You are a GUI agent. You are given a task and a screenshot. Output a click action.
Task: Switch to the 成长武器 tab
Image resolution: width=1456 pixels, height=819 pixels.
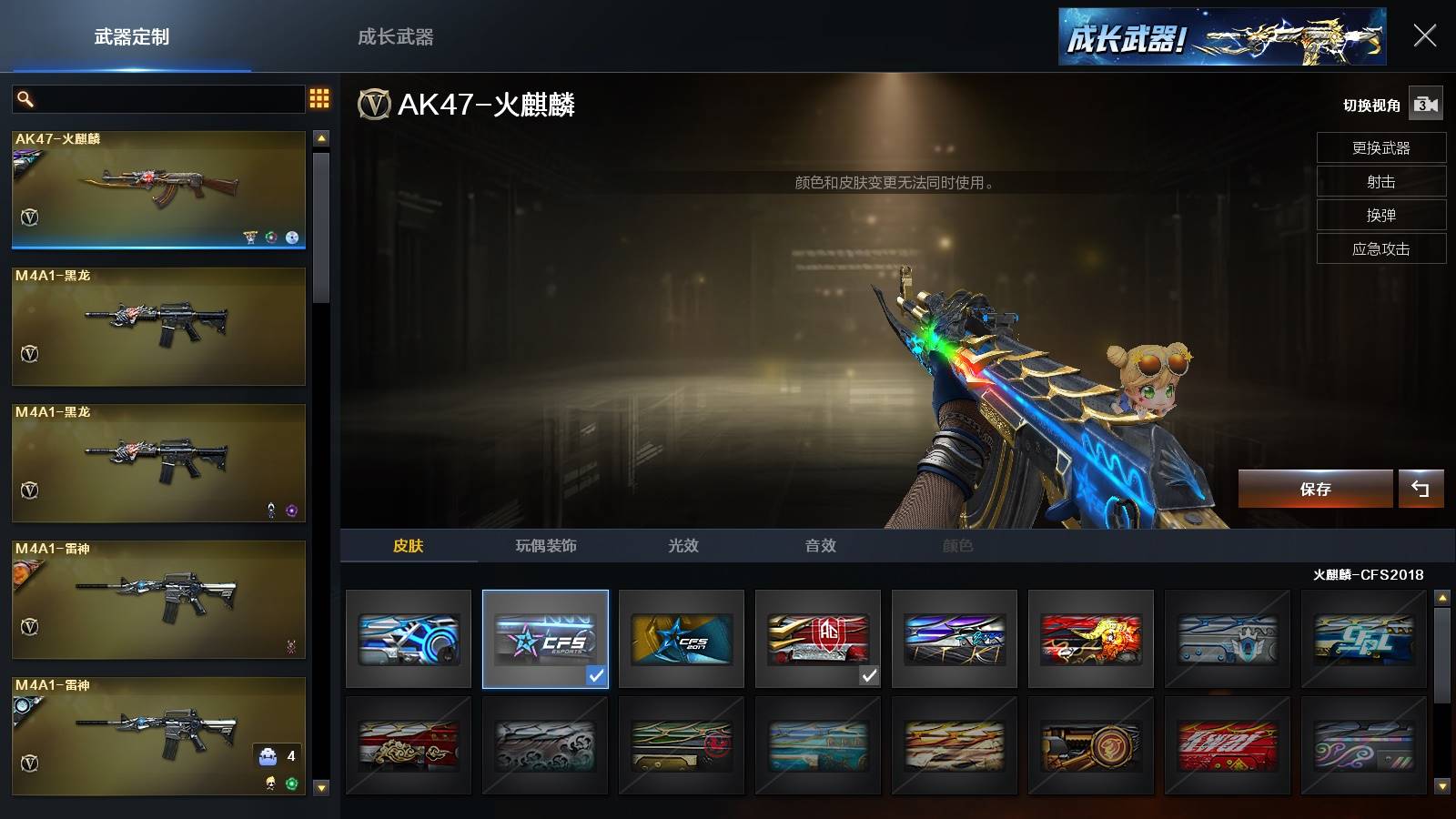[x=395, y=37]
